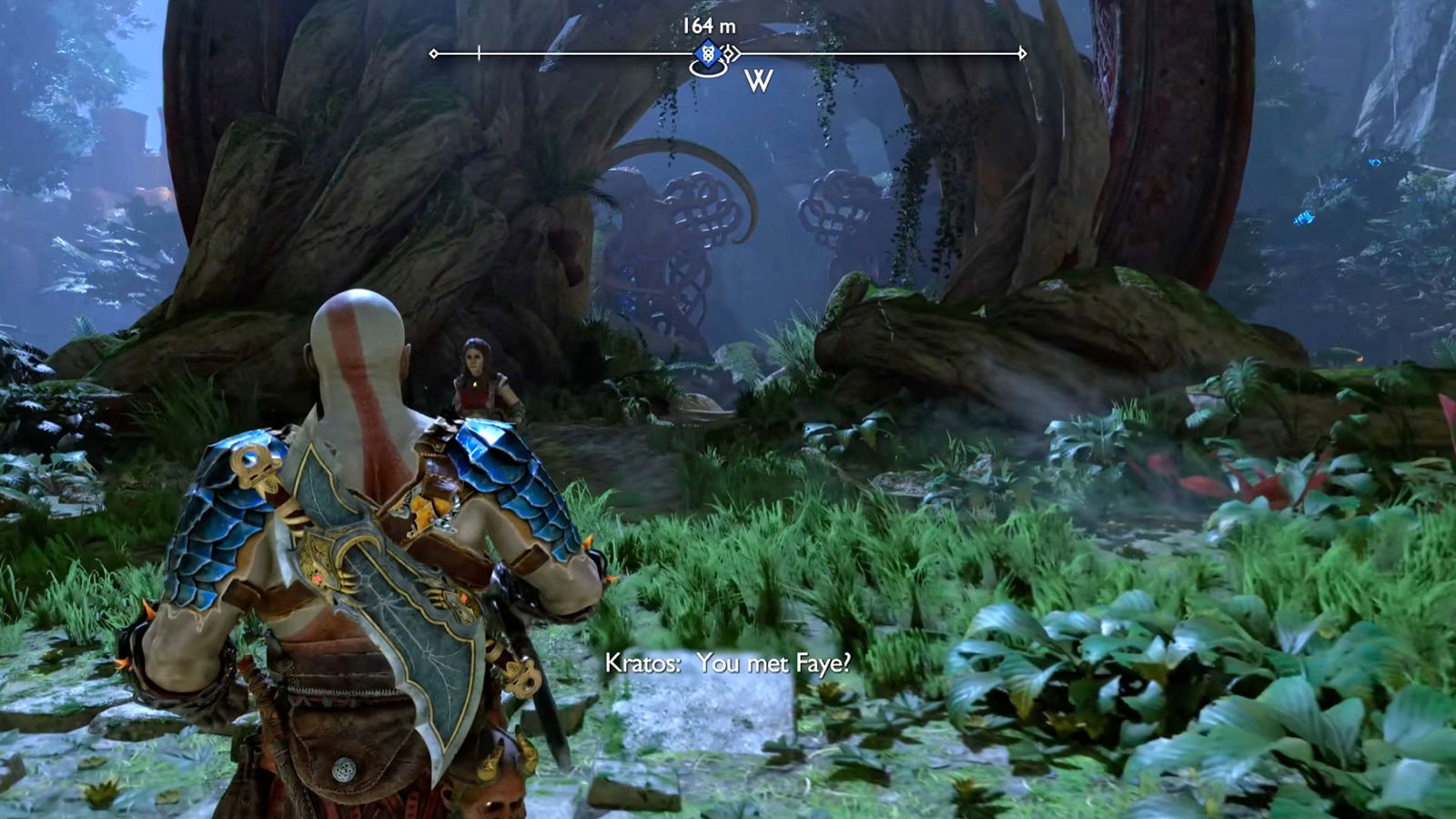Image resolution: width=1456 pixels, height=819 pixels.
Task: Select the West heading letter on the compass
Action: (x=758, y=82)
